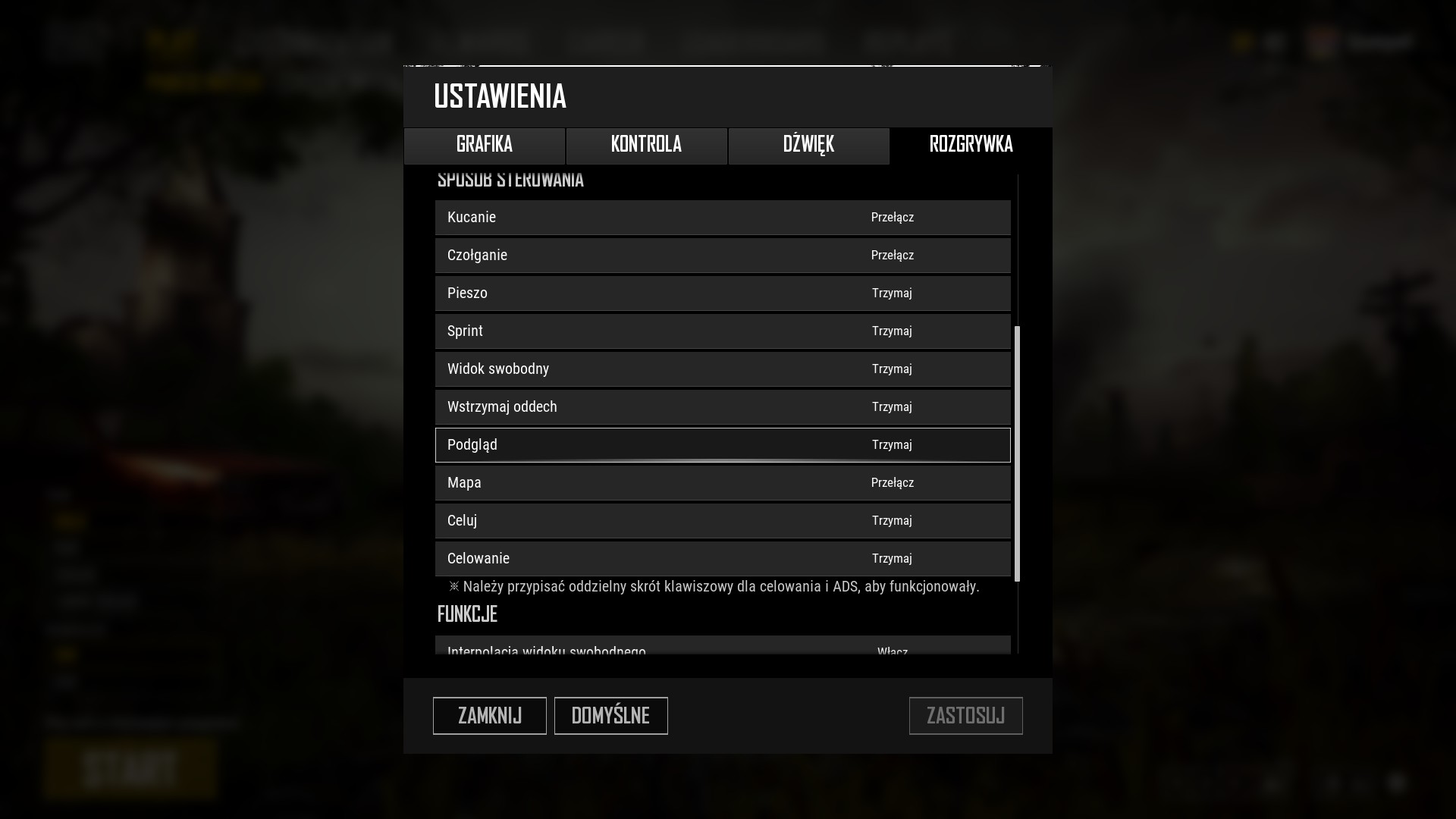Toggle the Kucanie control mode

(x=892, y=218)
